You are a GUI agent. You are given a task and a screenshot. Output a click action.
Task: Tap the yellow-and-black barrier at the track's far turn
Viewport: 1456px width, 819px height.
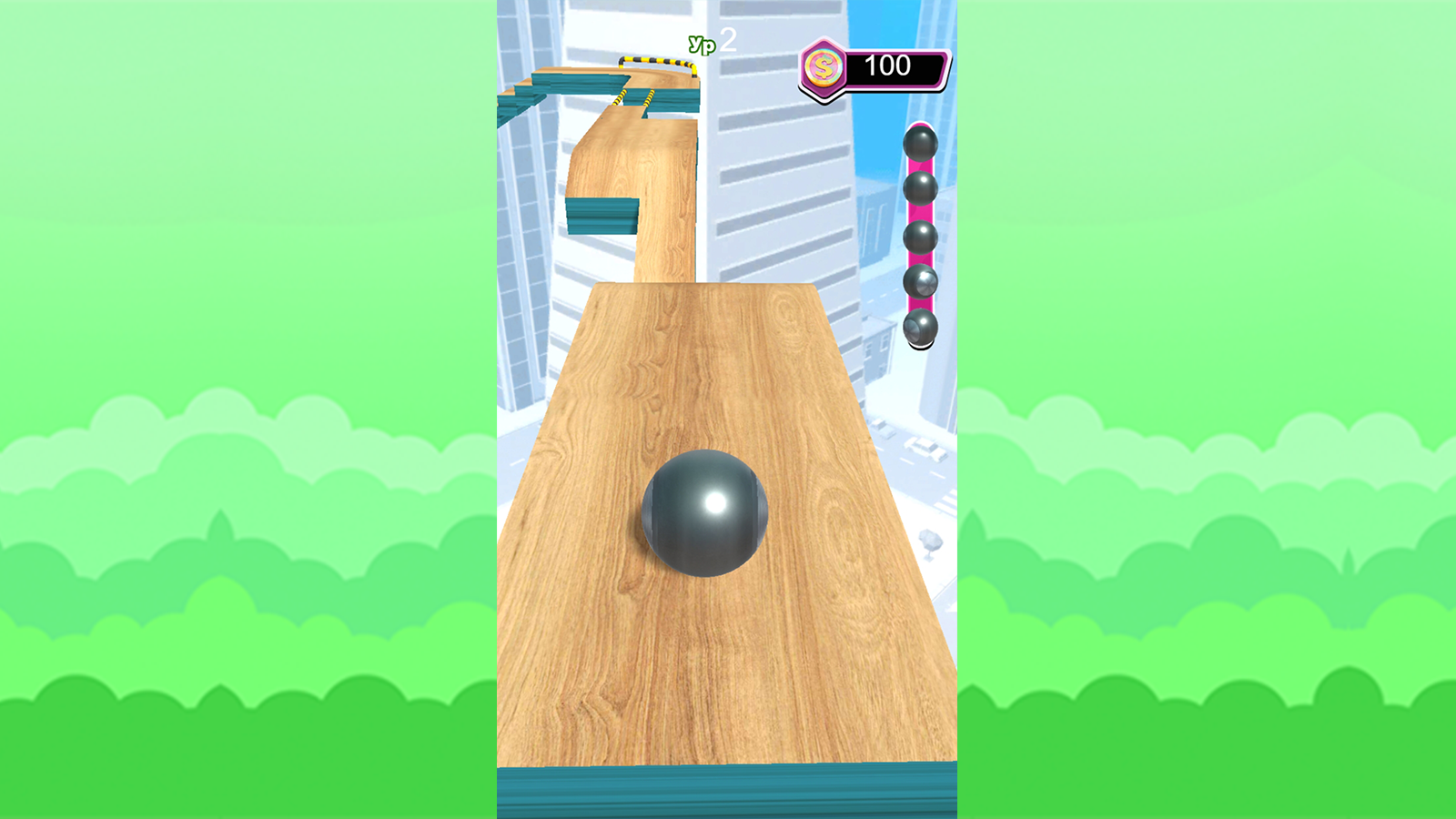click(653, 61)
